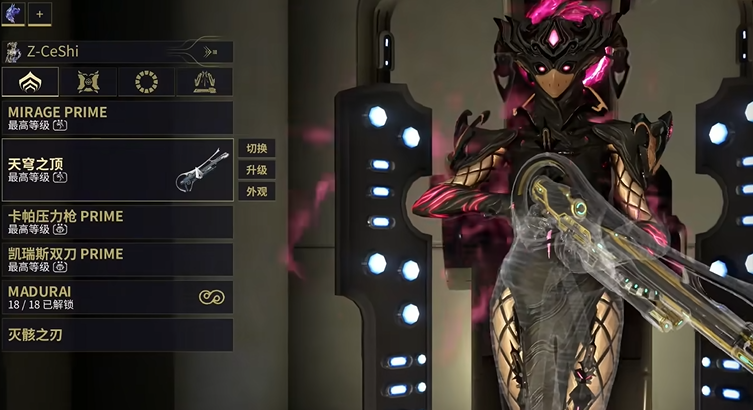Choose the 凯瑞斯双刀 Prime melee slot
The width and height of the screenshot is (753, 410).
pos(117,260)
